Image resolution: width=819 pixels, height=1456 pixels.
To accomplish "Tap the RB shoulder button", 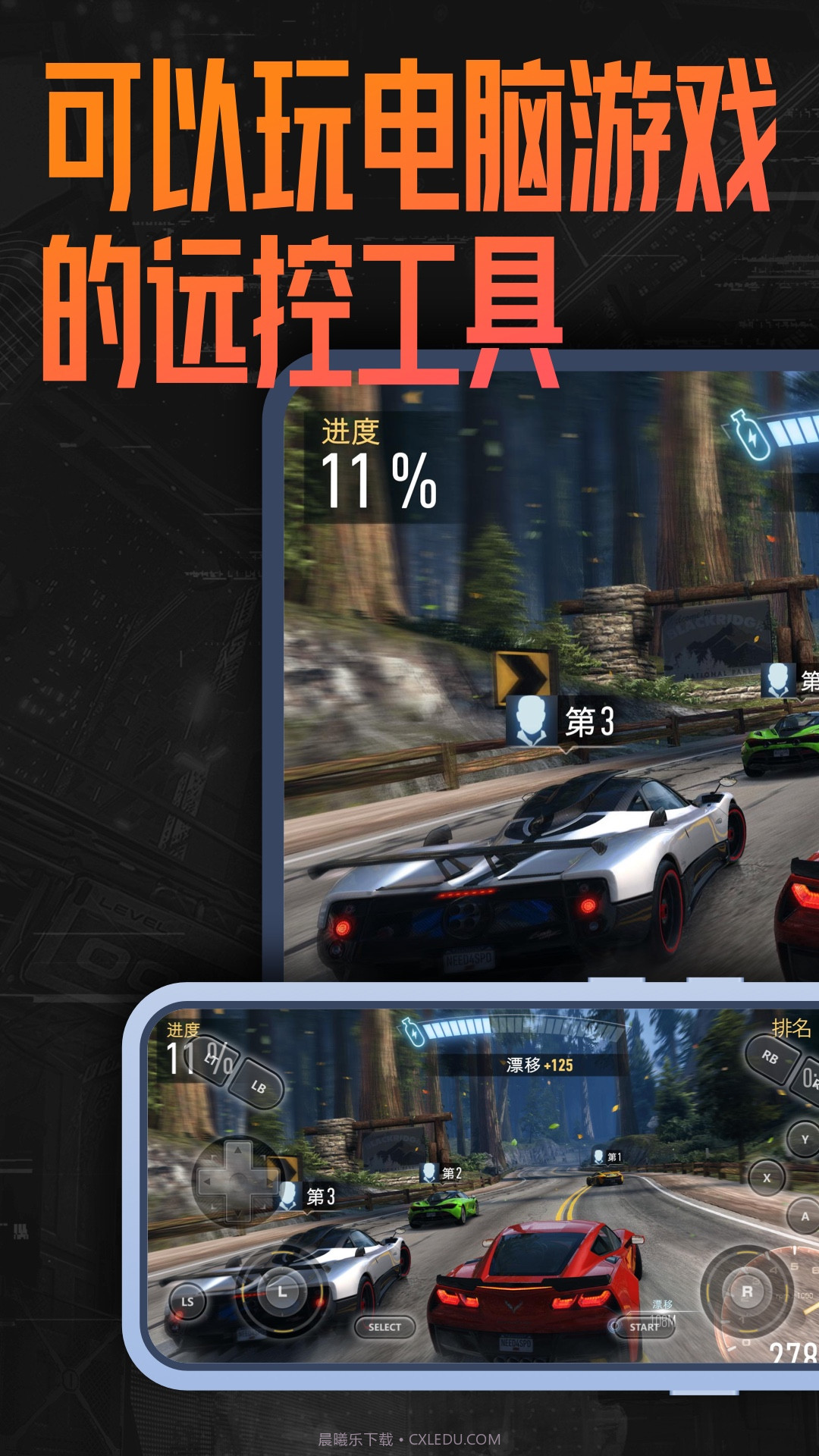I will tap(771, 1056).
